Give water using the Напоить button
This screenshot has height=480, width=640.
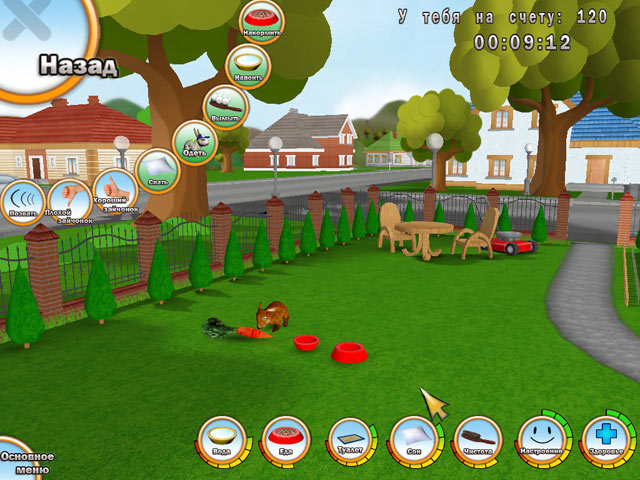[x=248, y=66]
